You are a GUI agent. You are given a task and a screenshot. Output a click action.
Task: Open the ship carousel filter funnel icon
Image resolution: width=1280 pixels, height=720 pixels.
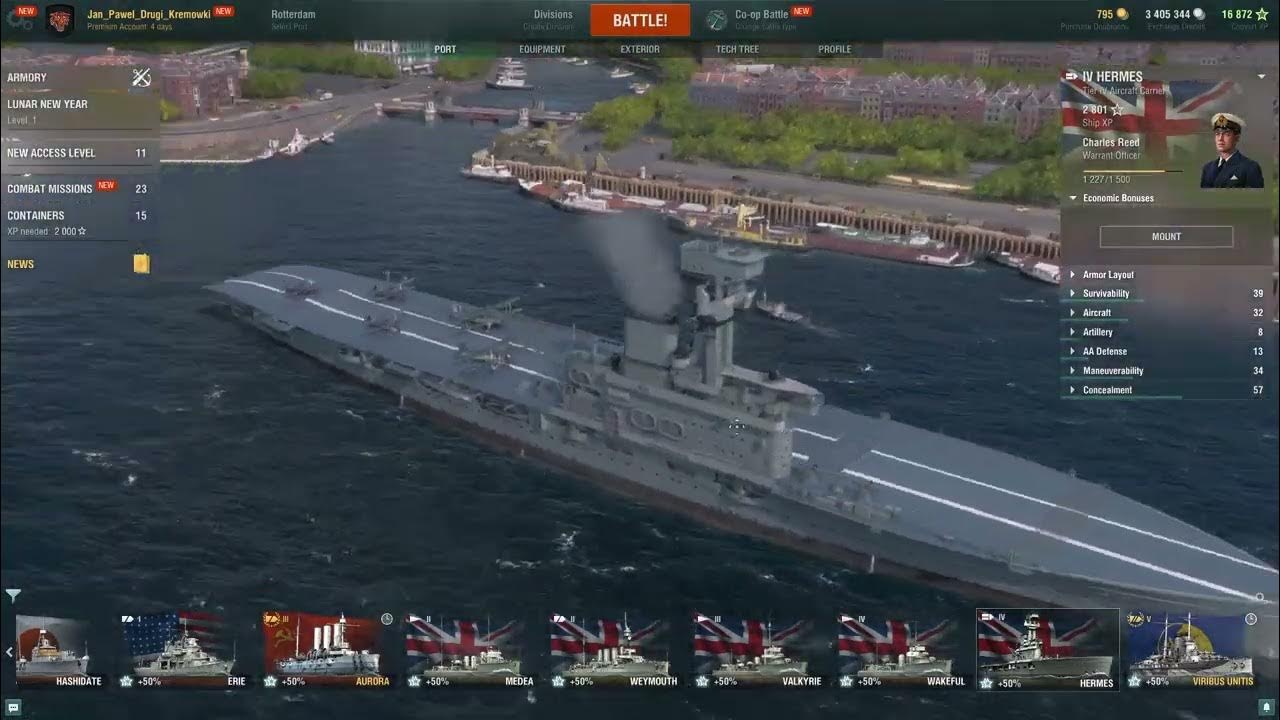(12, 593)
